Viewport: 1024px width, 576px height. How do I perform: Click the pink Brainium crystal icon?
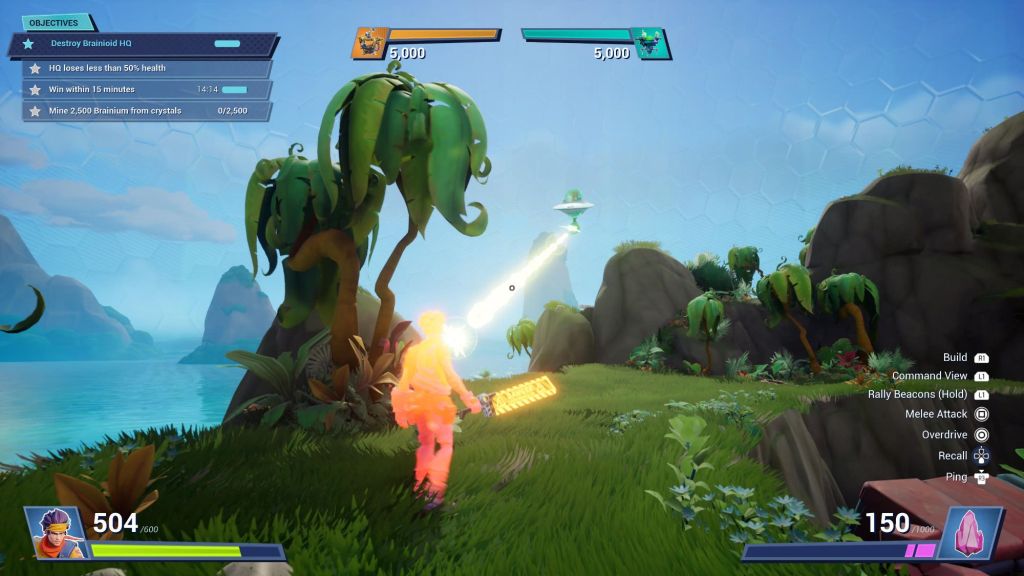[x=968, y=531]
